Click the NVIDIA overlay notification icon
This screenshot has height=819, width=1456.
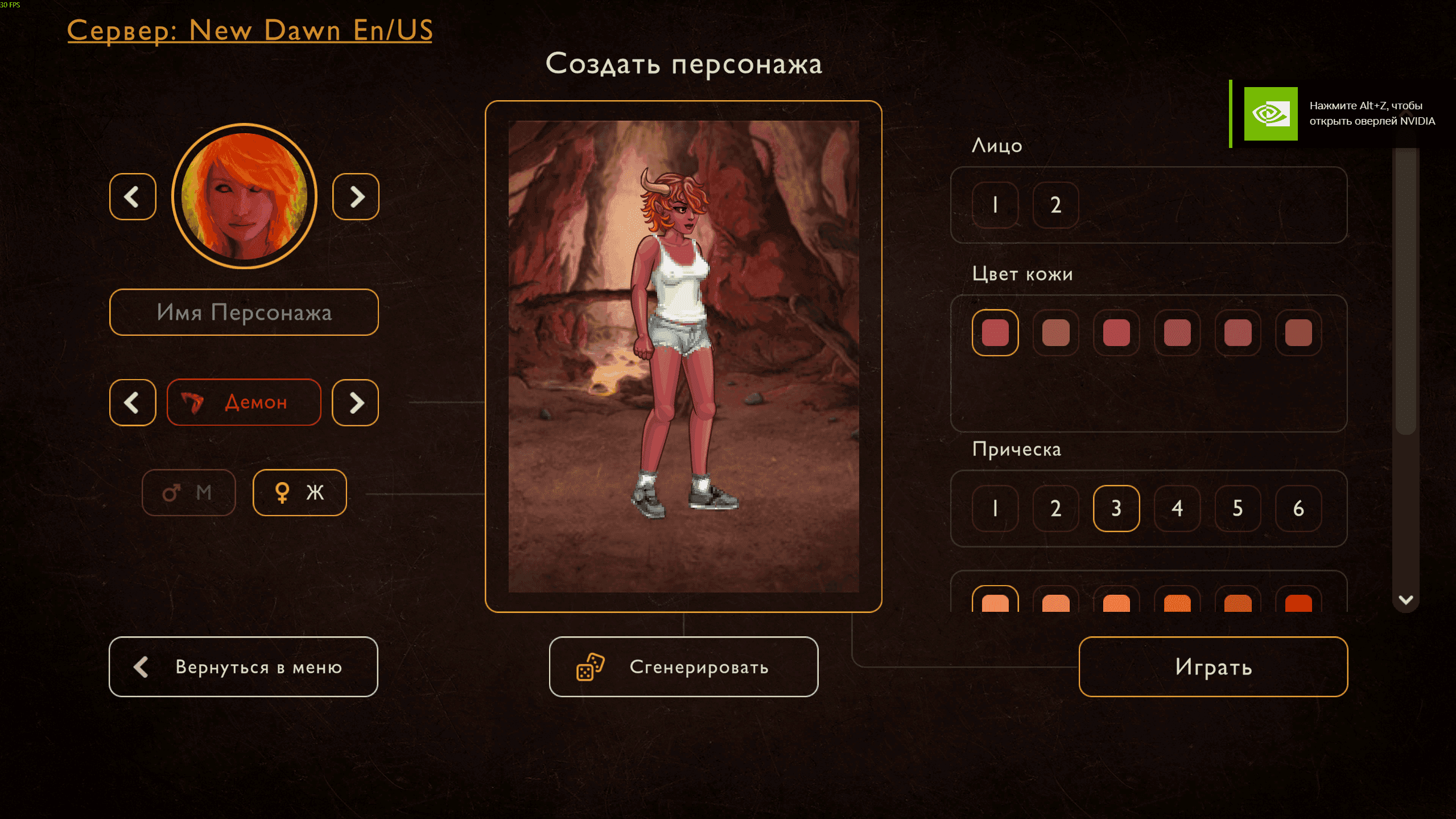tap(1271, 114)
